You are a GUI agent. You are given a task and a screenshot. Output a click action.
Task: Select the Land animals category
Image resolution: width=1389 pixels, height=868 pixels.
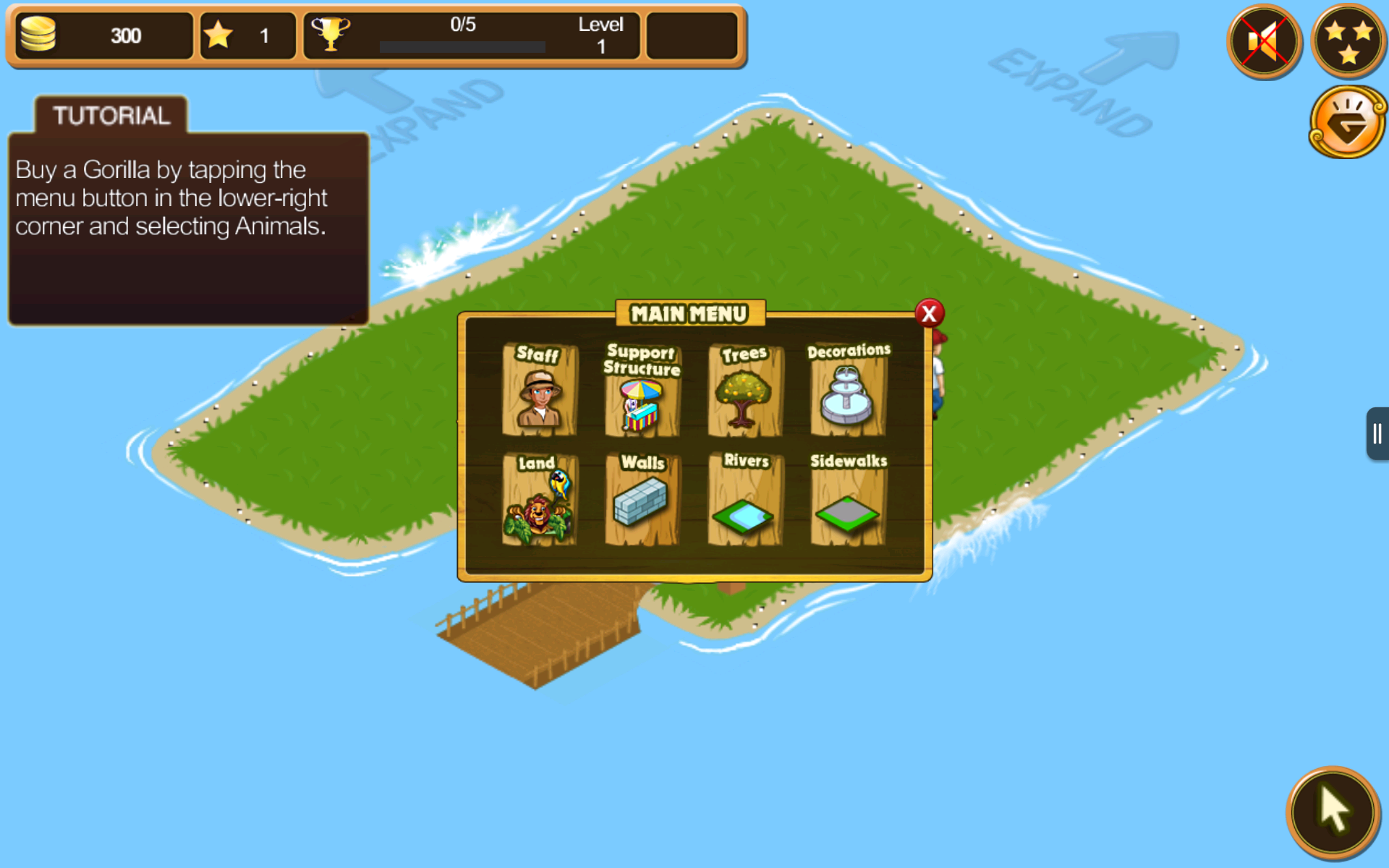coord(539,501)
